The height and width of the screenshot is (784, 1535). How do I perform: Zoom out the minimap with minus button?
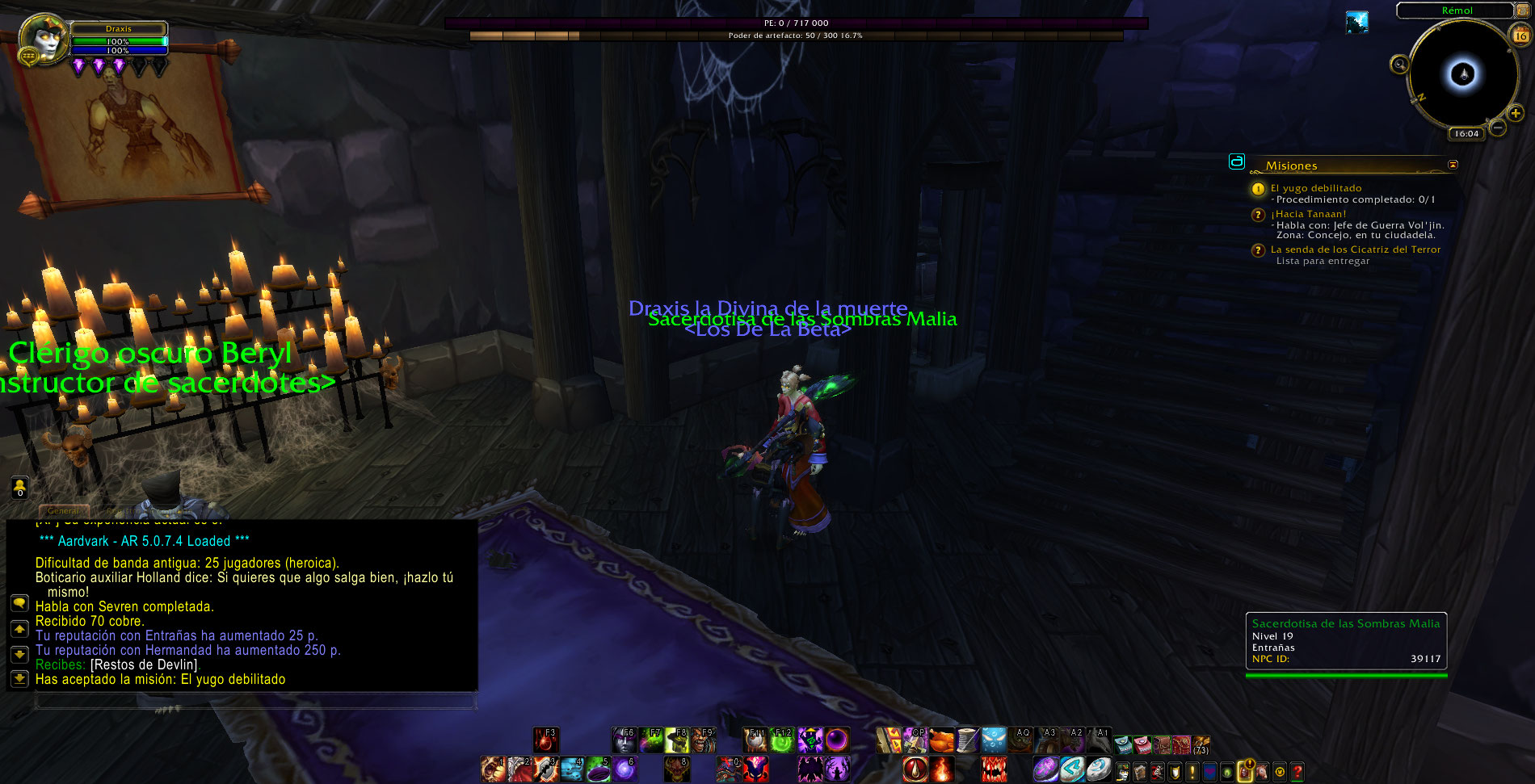point(1497,128)
